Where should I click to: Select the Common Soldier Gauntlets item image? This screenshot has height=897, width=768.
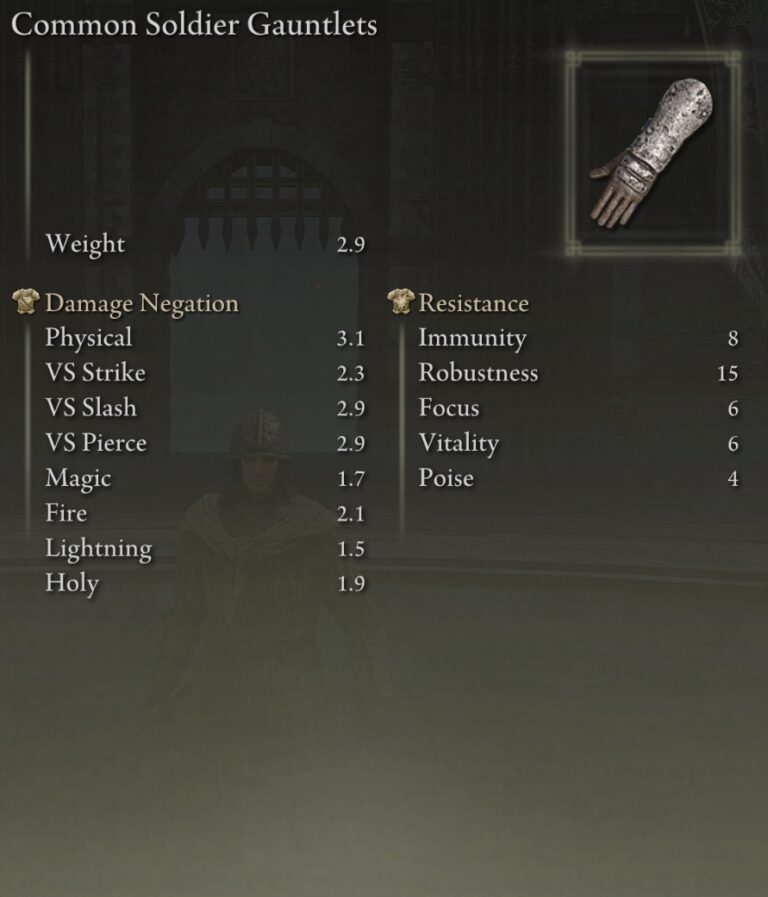653,154
